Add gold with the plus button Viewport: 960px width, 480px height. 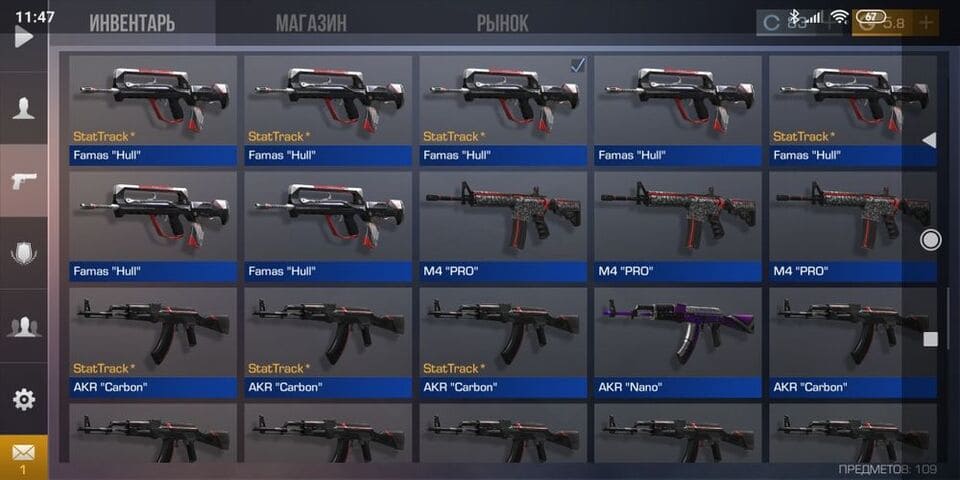click(x=926, y=22)
